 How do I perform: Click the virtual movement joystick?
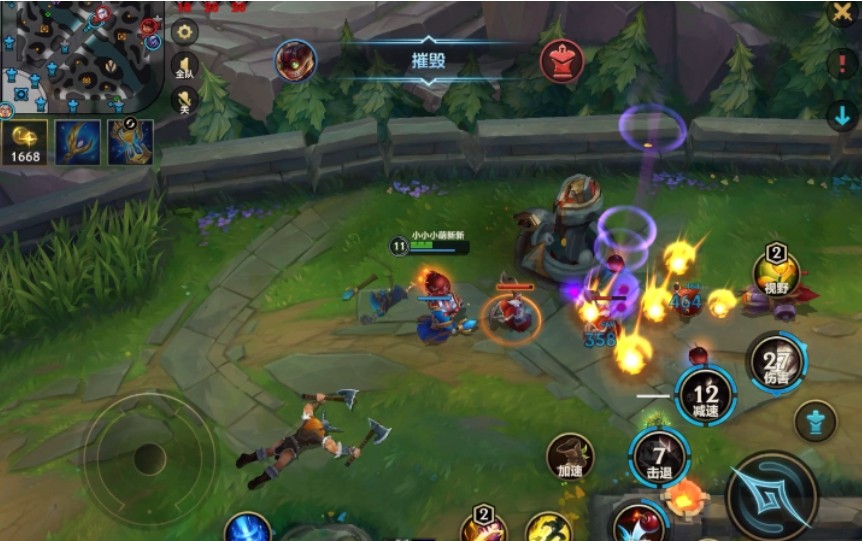coord(149,458)
